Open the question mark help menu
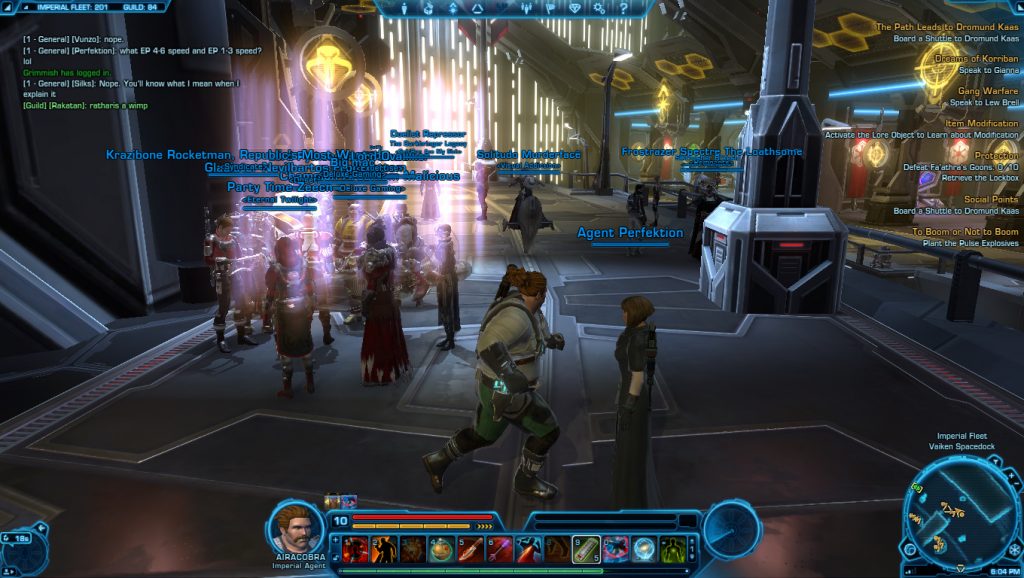This screenshot has width=1024, height=578. pos(624,8)
